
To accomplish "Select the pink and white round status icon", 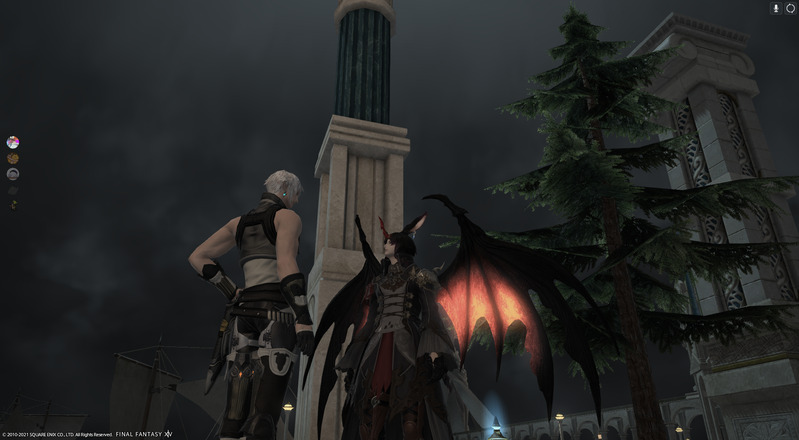I will coord(13,142).
